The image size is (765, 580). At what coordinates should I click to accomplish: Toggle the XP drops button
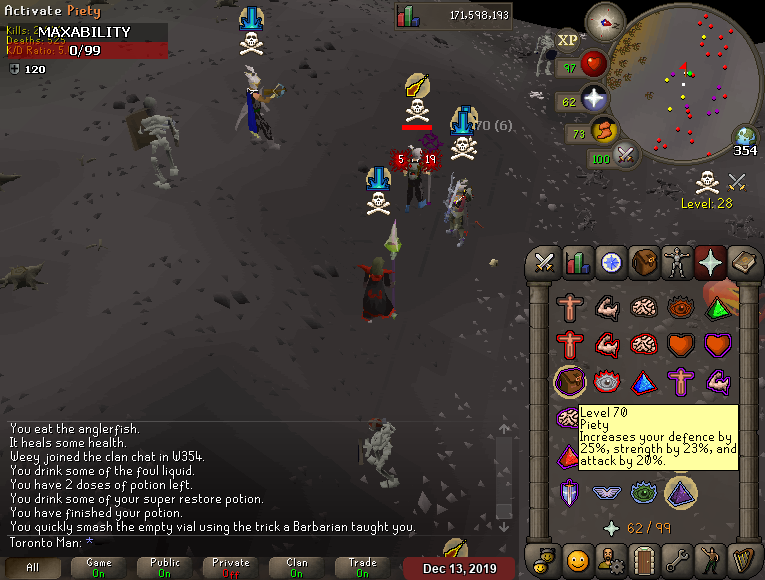pos(568,40)
